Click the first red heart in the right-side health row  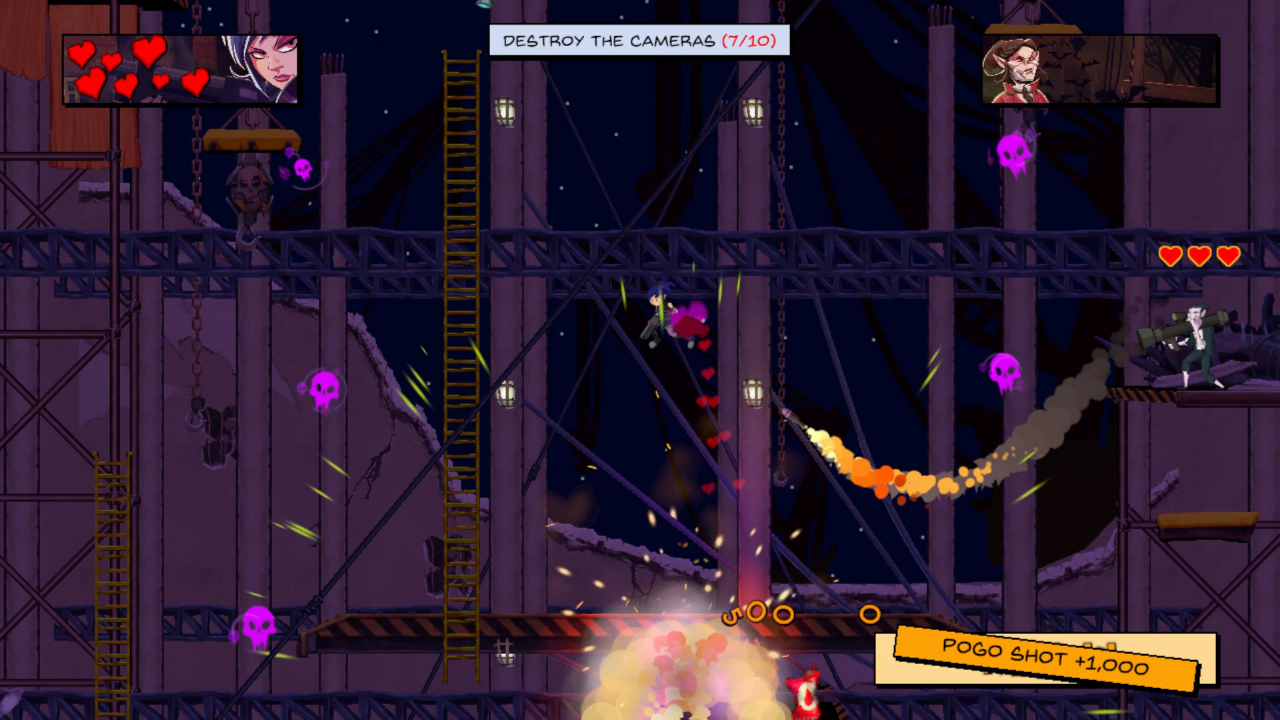(1170, 256)
